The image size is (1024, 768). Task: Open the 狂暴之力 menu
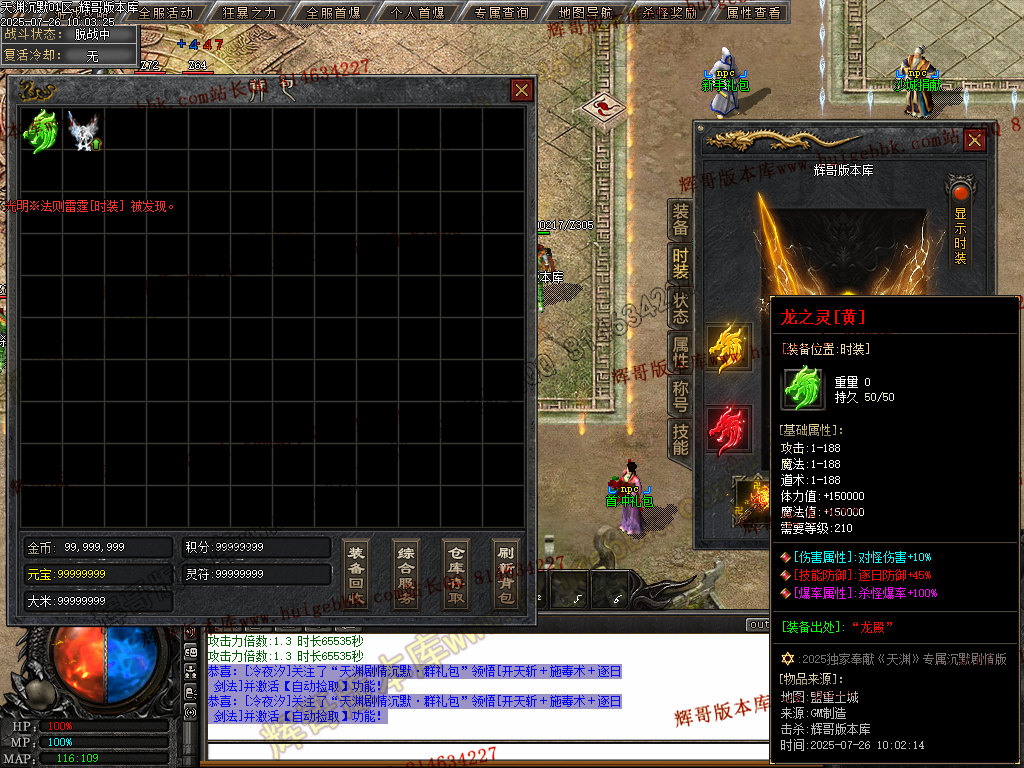(250, 13)
